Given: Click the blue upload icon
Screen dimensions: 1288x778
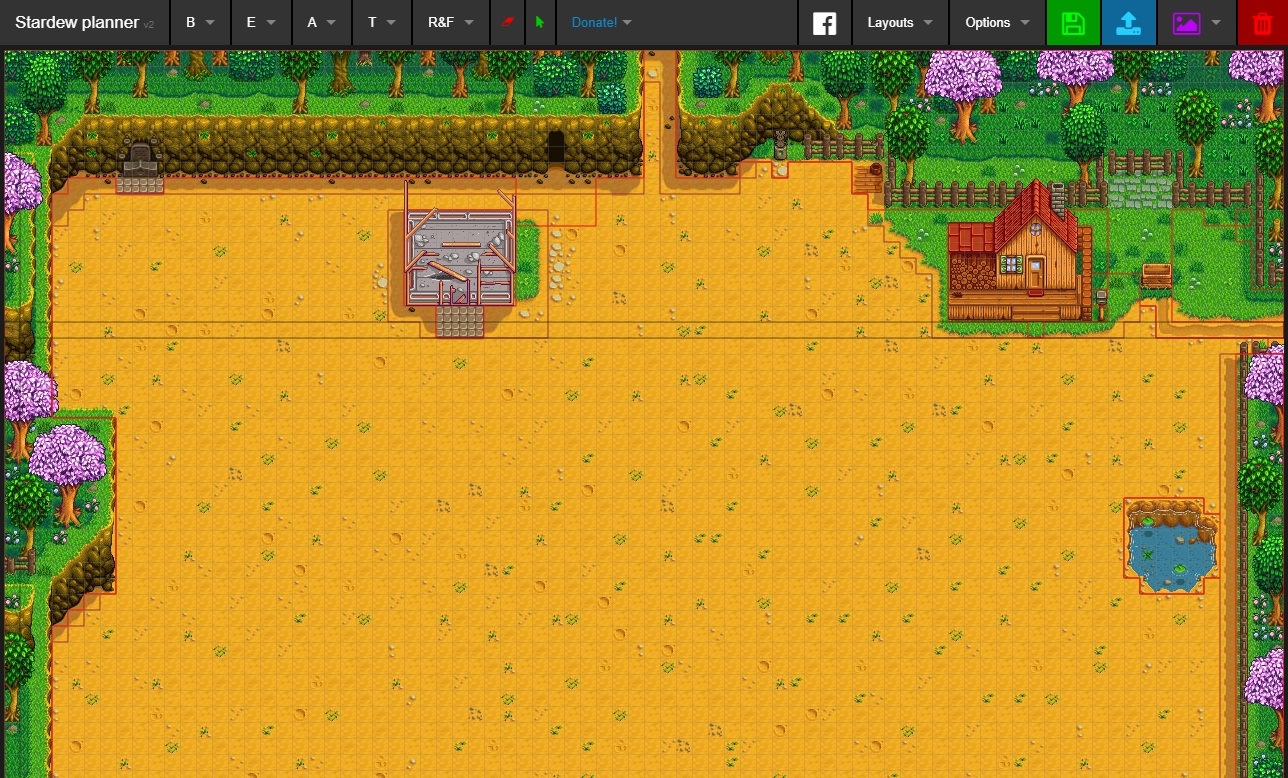Looking at the screenshot, I should pyautogui.click(x=1129, y=22).
